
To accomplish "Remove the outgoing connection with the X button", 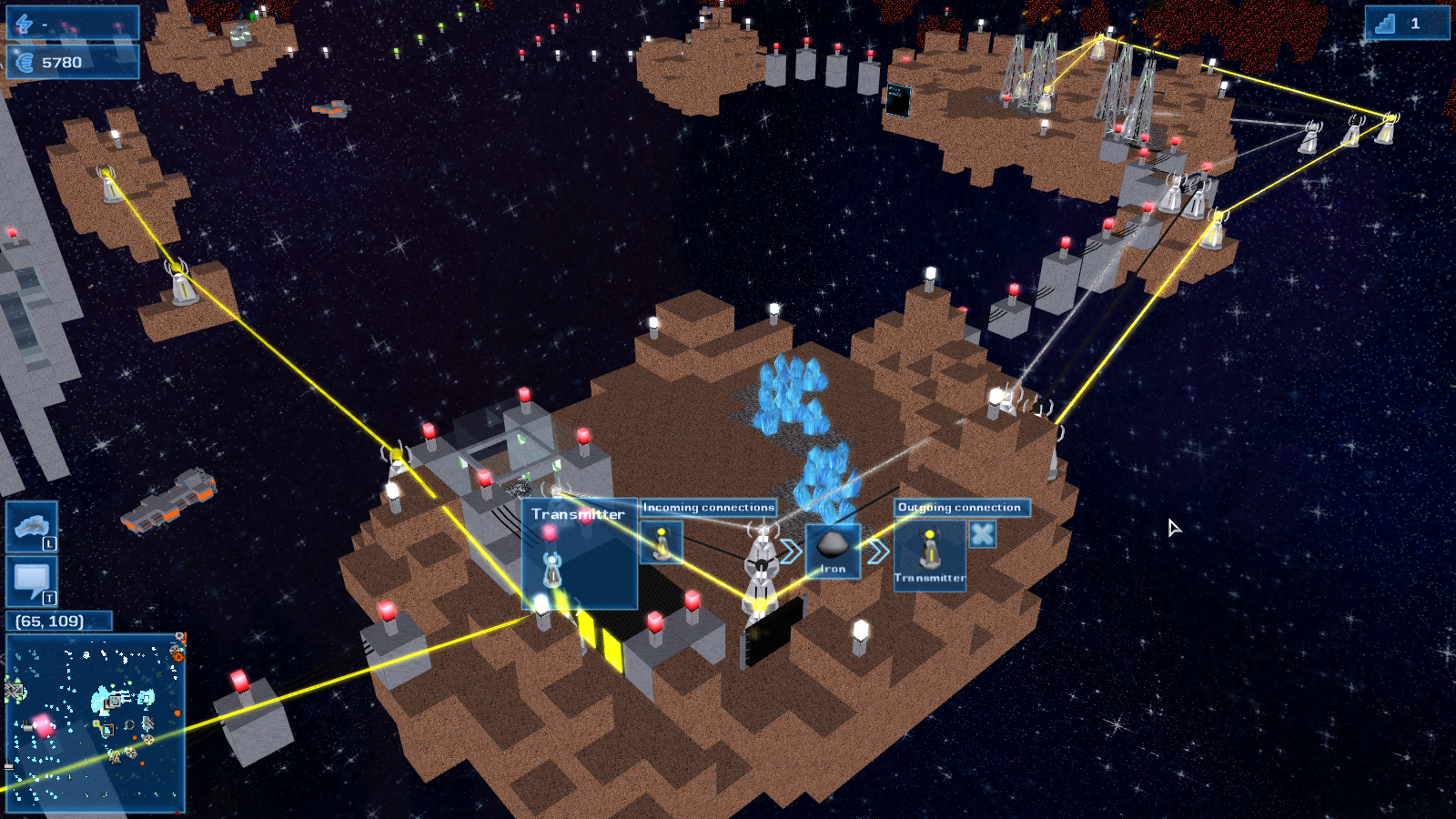I will click(982, 534).
